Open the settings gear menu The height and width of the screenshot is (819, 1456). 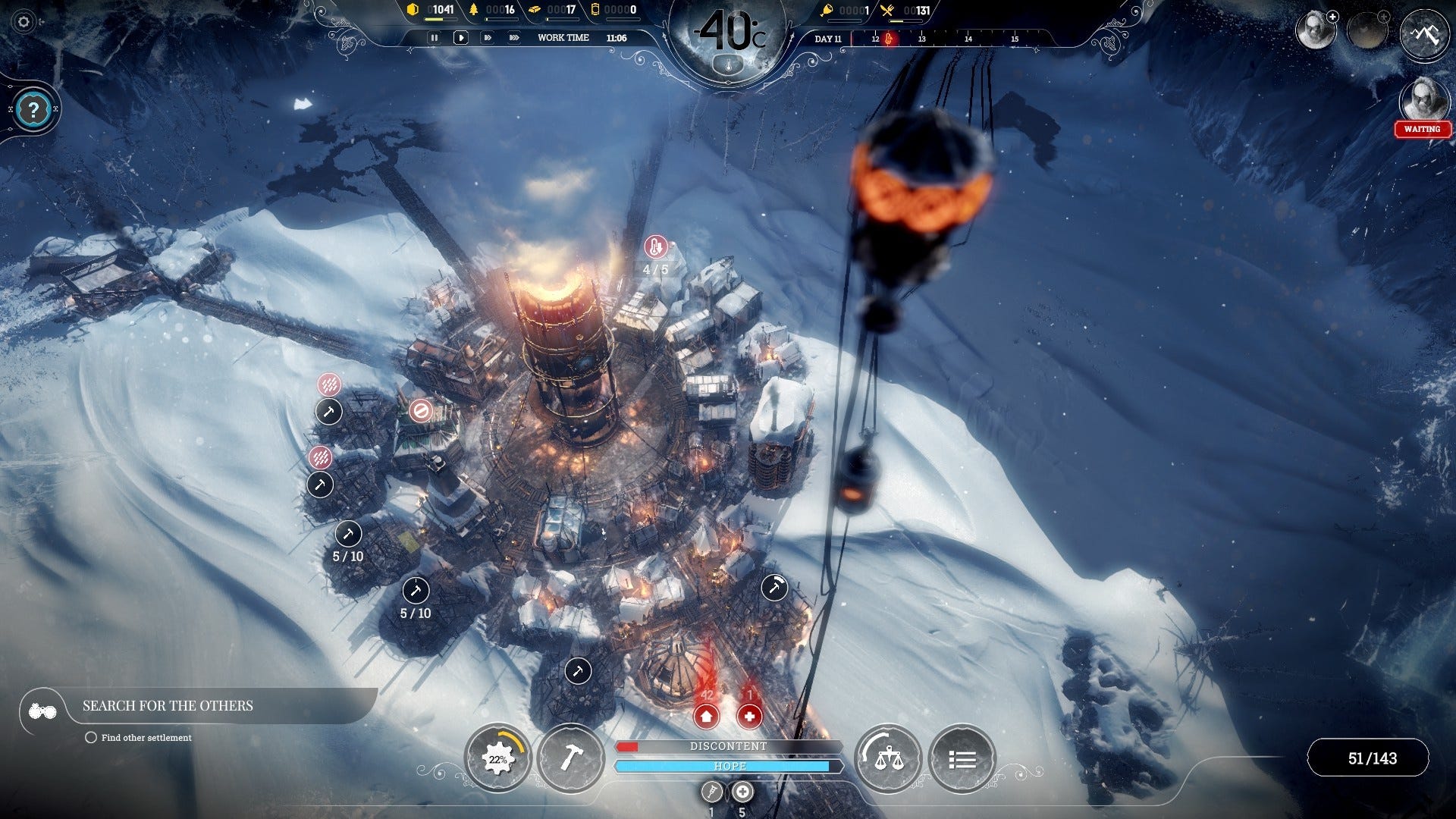(x=24, y=22)
